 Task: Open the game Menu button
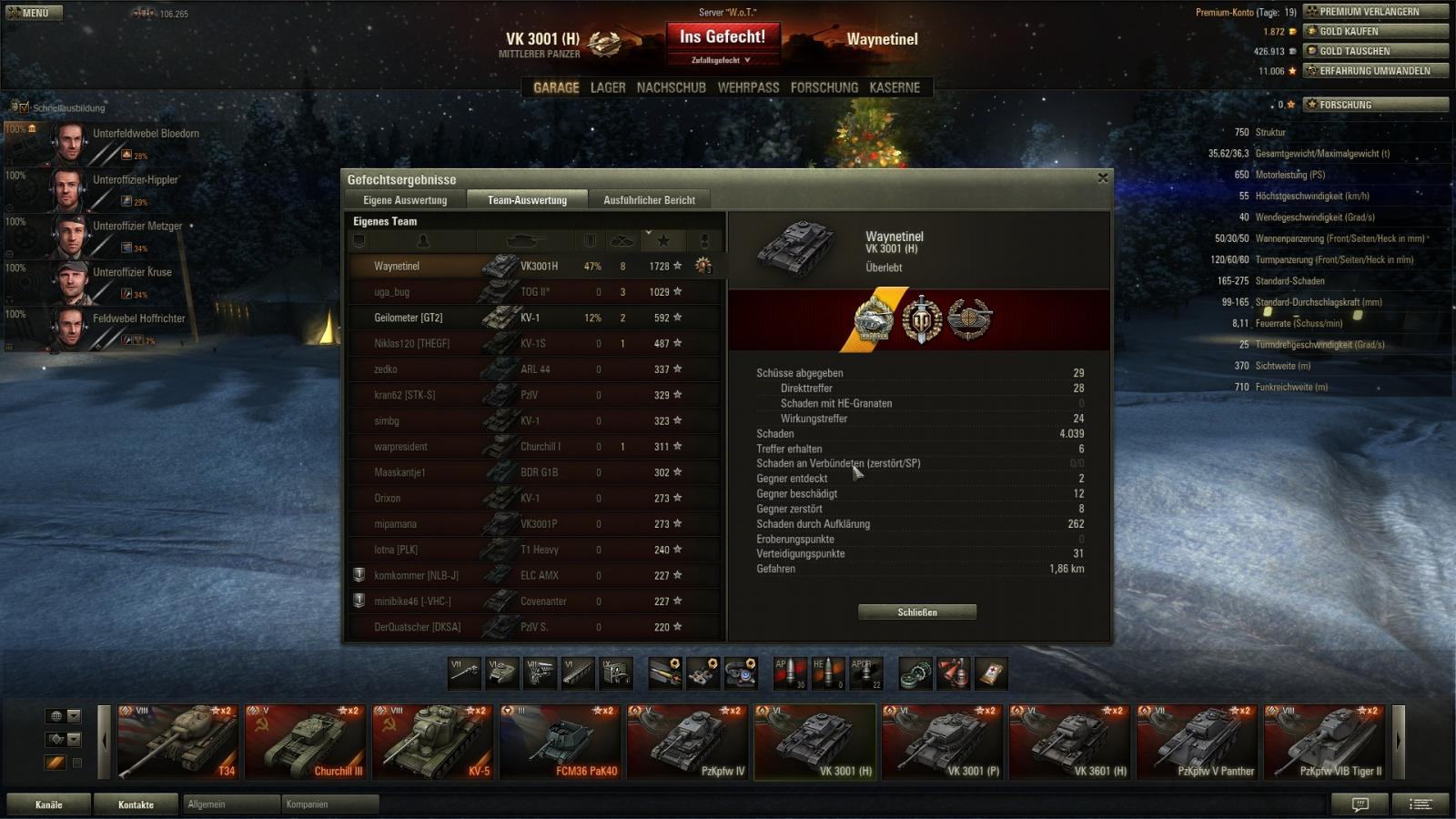pyautogui.click(x=33, y=13)
